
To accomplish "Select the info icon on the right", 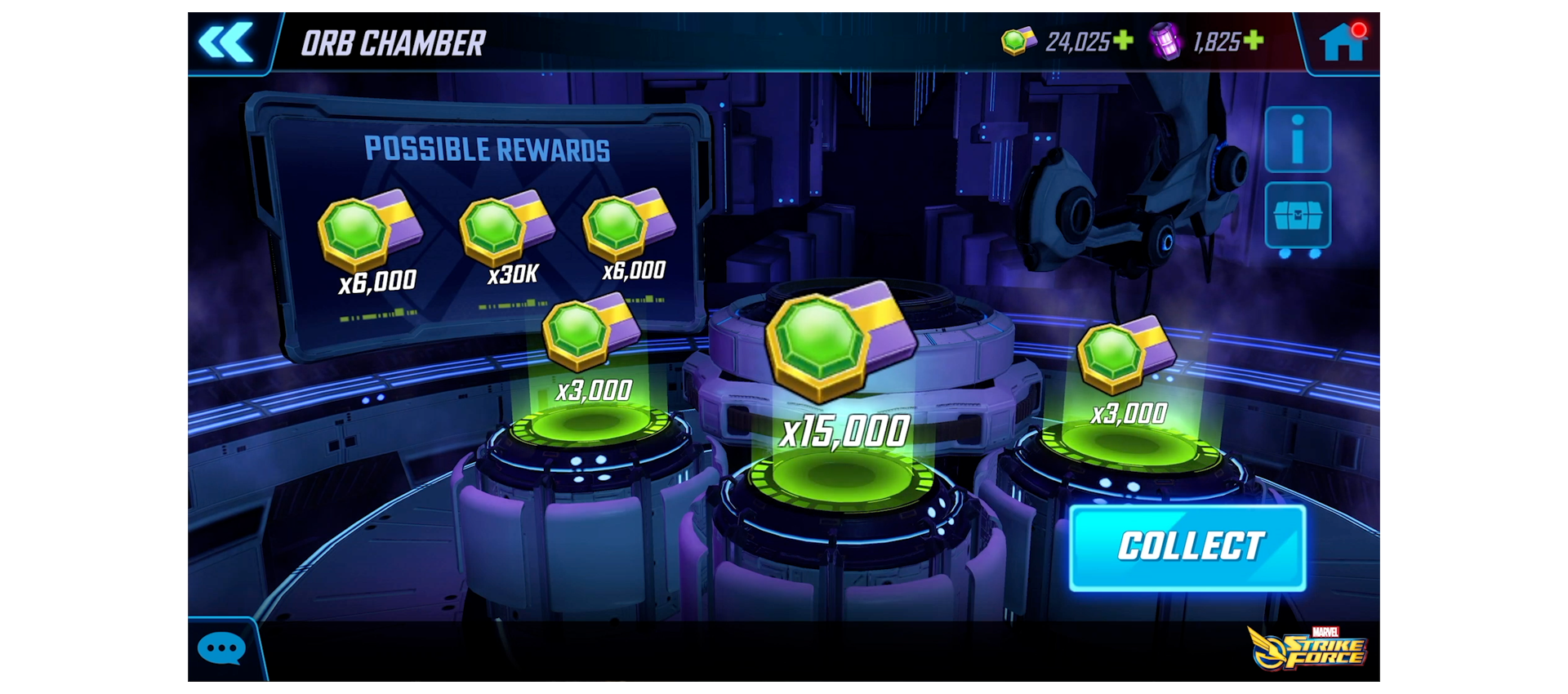I will (1297, 139).
